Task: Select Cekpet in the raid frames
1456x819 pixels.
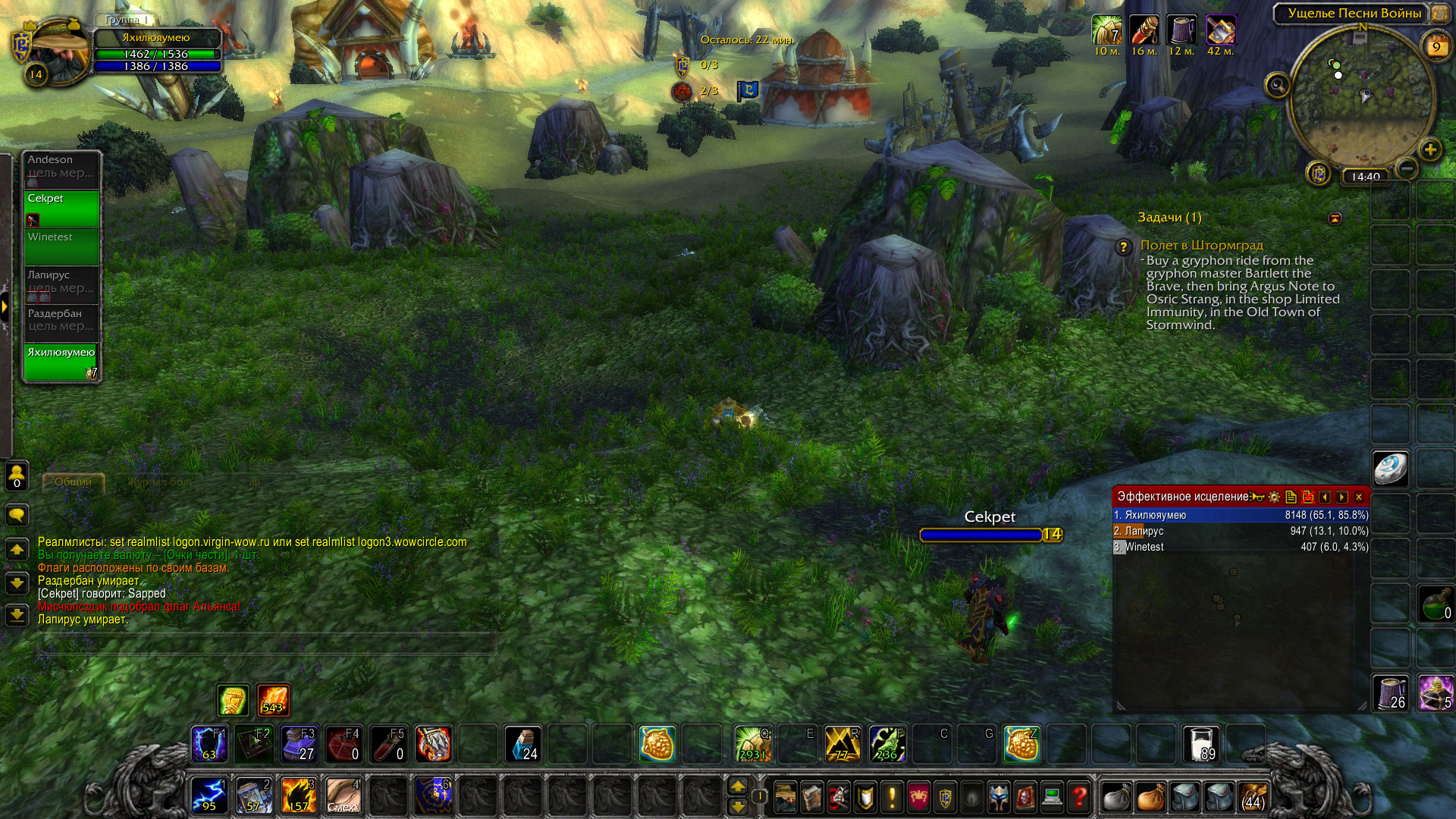Action: [61, 209]
